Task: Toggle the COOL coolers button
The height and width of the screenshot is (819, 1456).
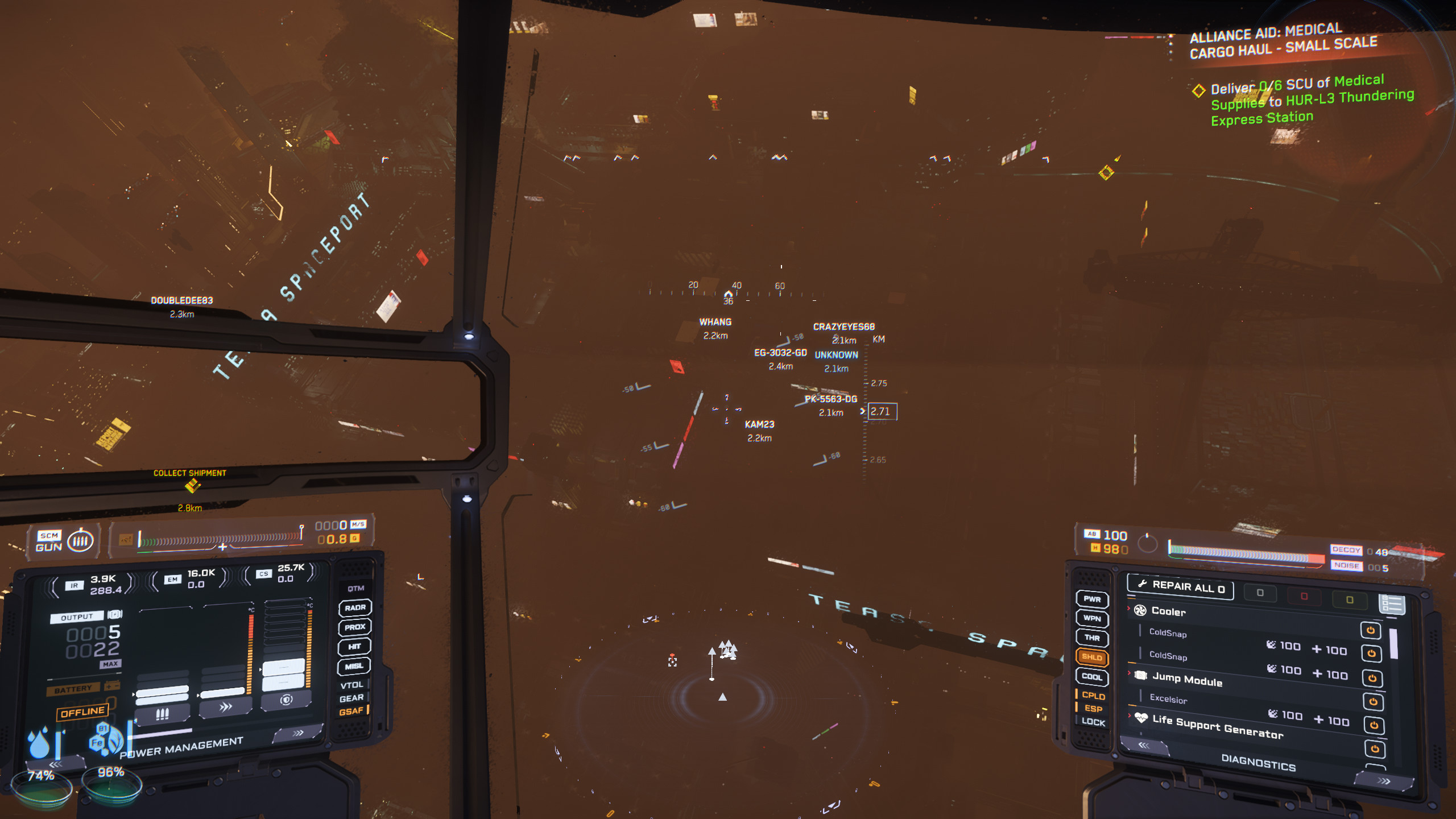Action: (1092, 676)
